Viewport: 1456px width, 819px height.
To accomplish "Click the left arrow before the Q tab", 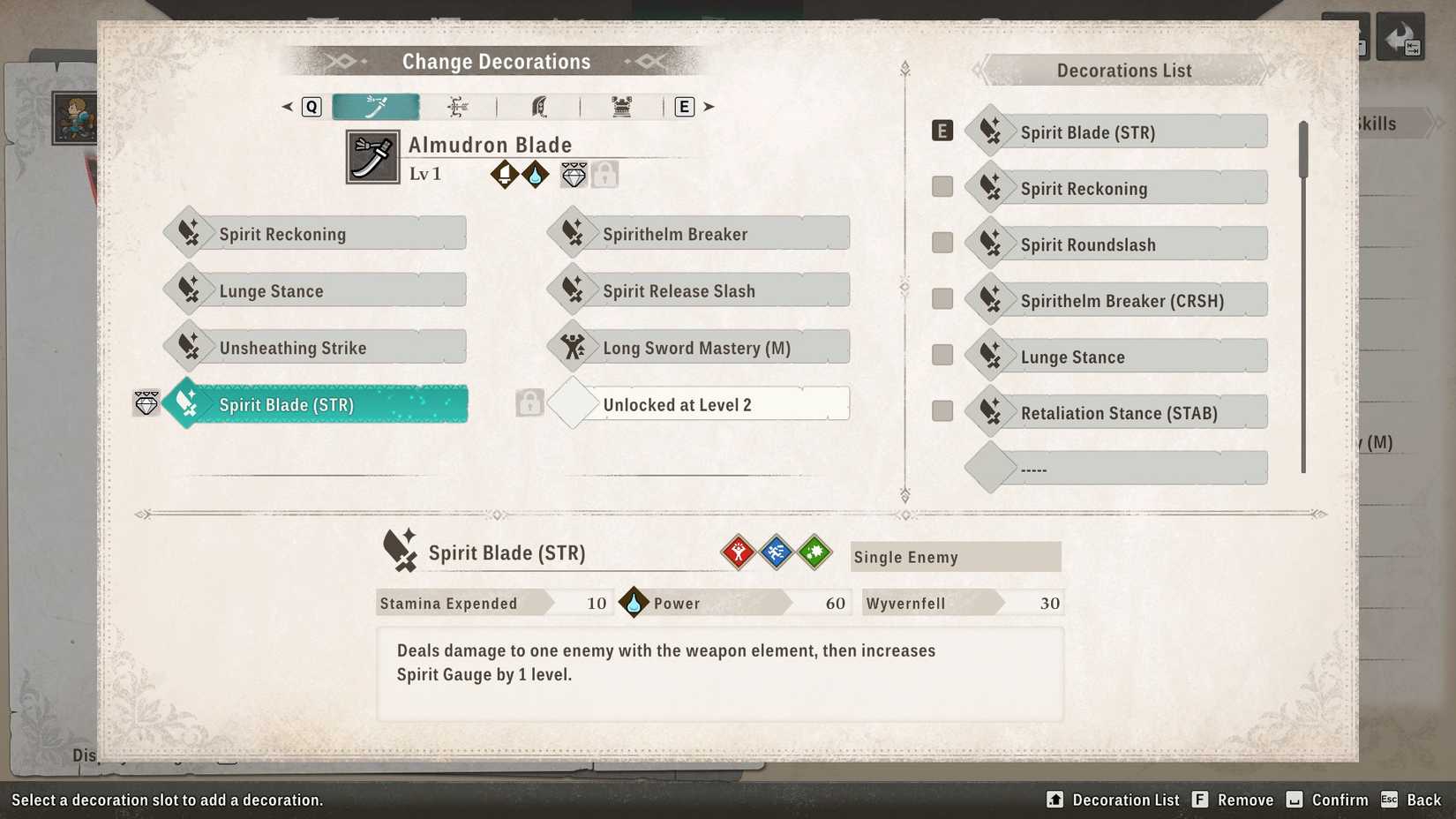I will click(x=287, y=106).
